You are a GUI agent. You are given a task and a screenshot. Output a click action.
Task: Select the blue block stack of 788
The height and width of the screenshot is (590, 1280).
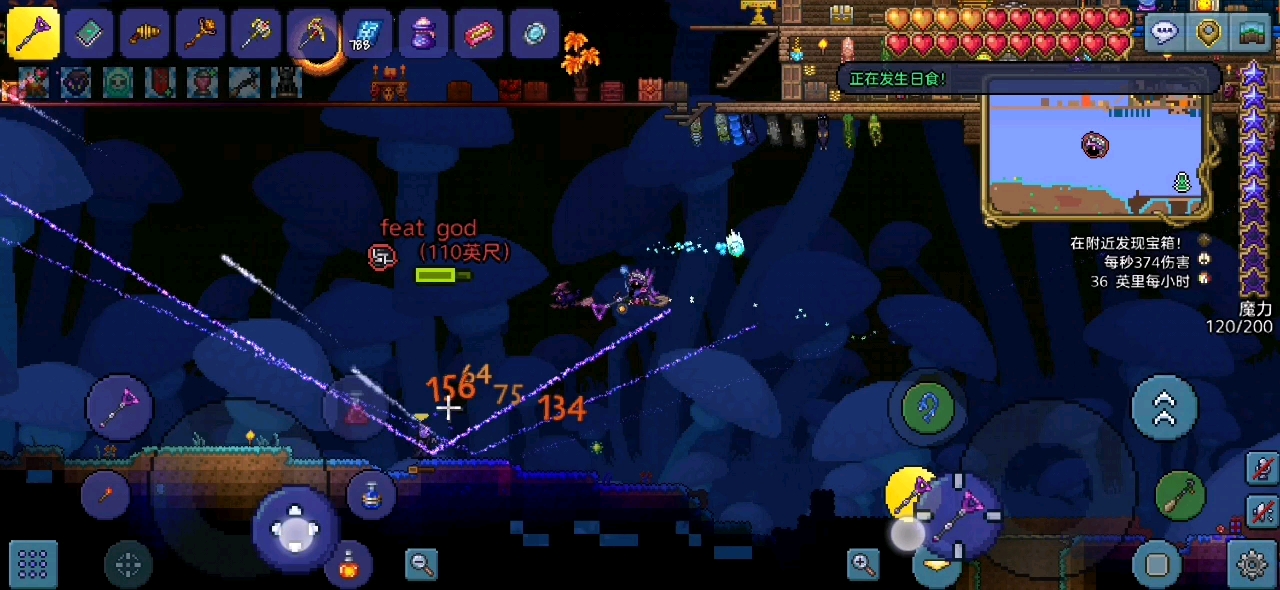(368, 34)
